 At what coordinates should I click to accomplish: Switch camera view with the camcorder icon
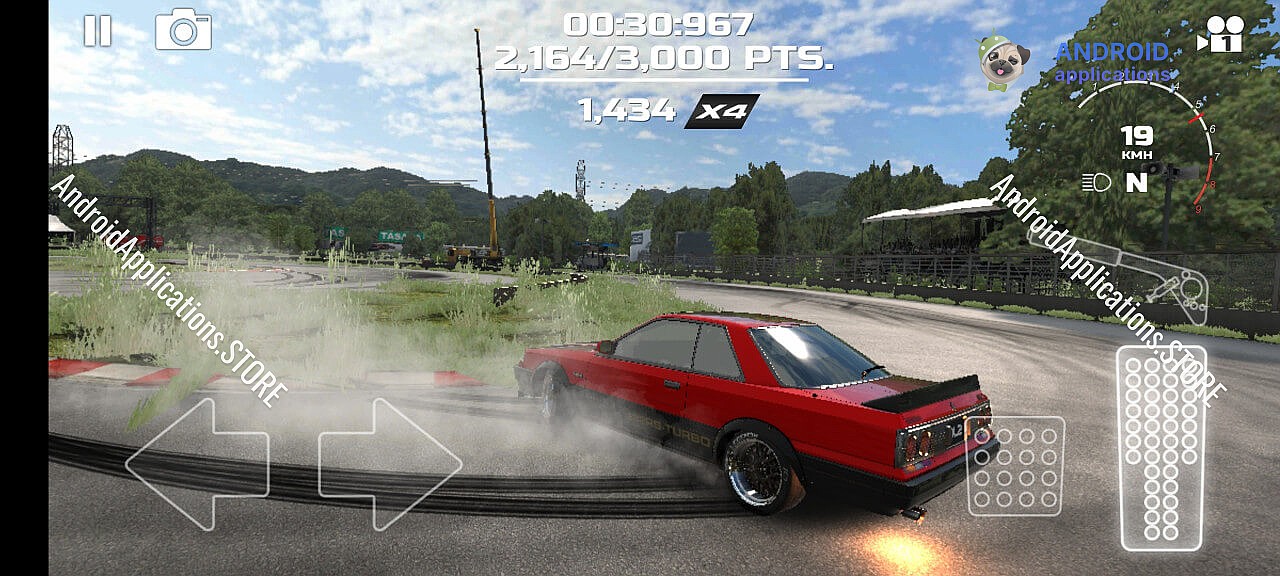pos(1221,34)
